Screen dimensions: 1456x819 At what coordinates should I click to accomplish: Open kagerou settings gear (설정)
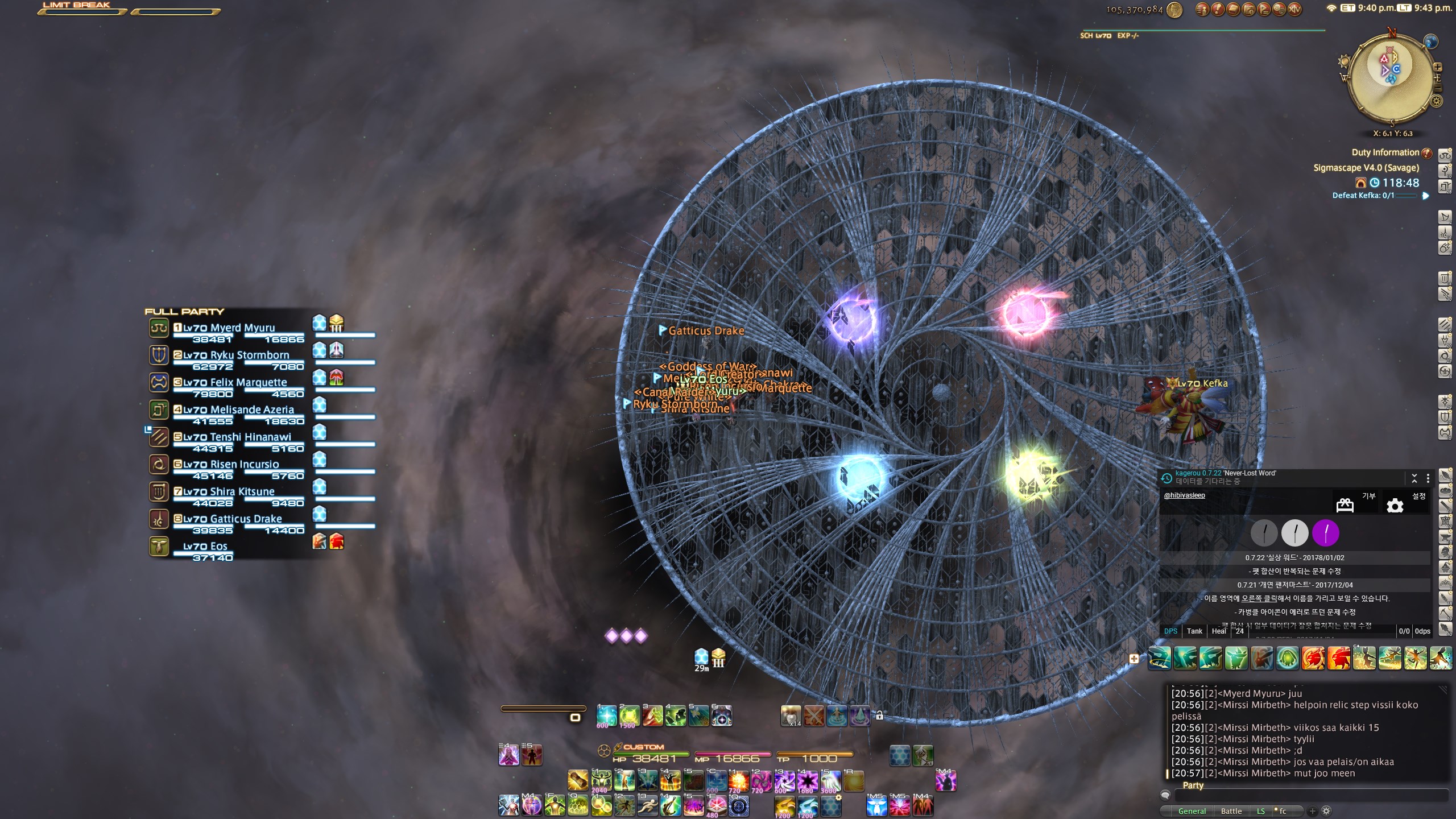[x=1395, y=506]
